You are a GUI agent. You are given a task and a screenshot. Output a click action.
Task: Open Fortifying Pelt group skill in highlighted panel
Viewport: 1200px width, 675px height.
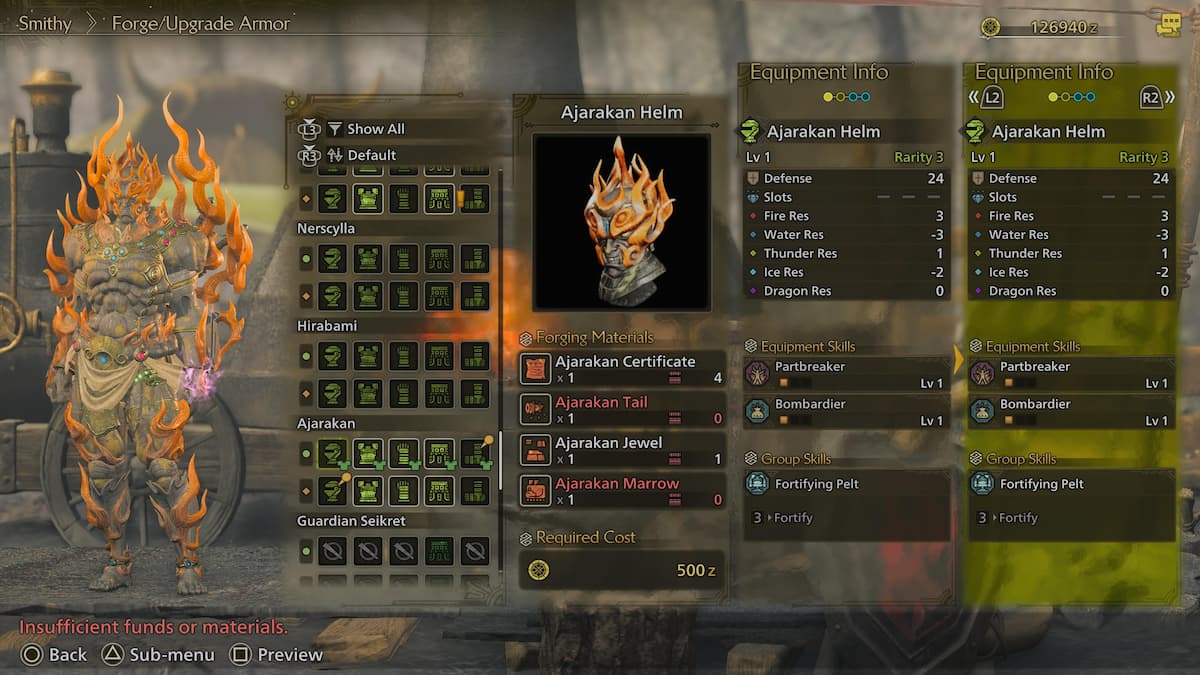pos(1071,485)
